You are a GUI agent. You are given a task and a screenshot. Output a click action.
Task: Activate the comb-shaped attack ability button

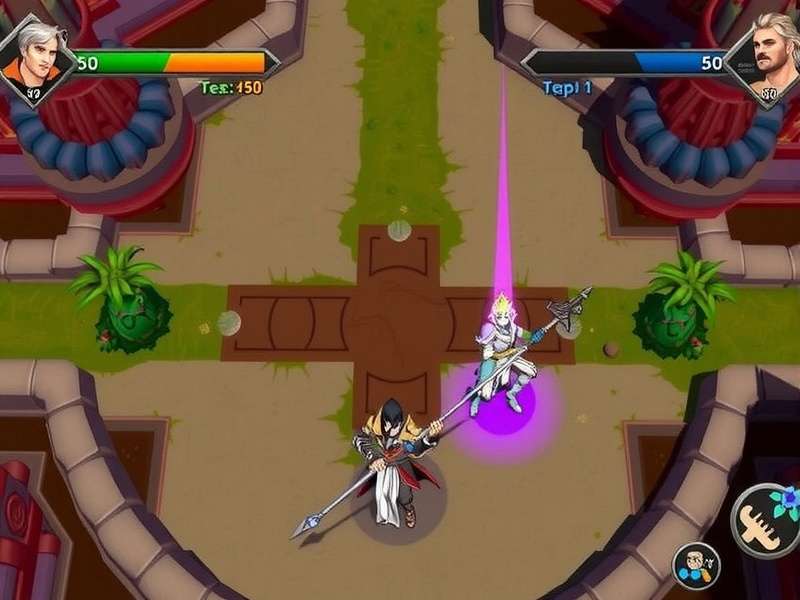click(767, 522)
